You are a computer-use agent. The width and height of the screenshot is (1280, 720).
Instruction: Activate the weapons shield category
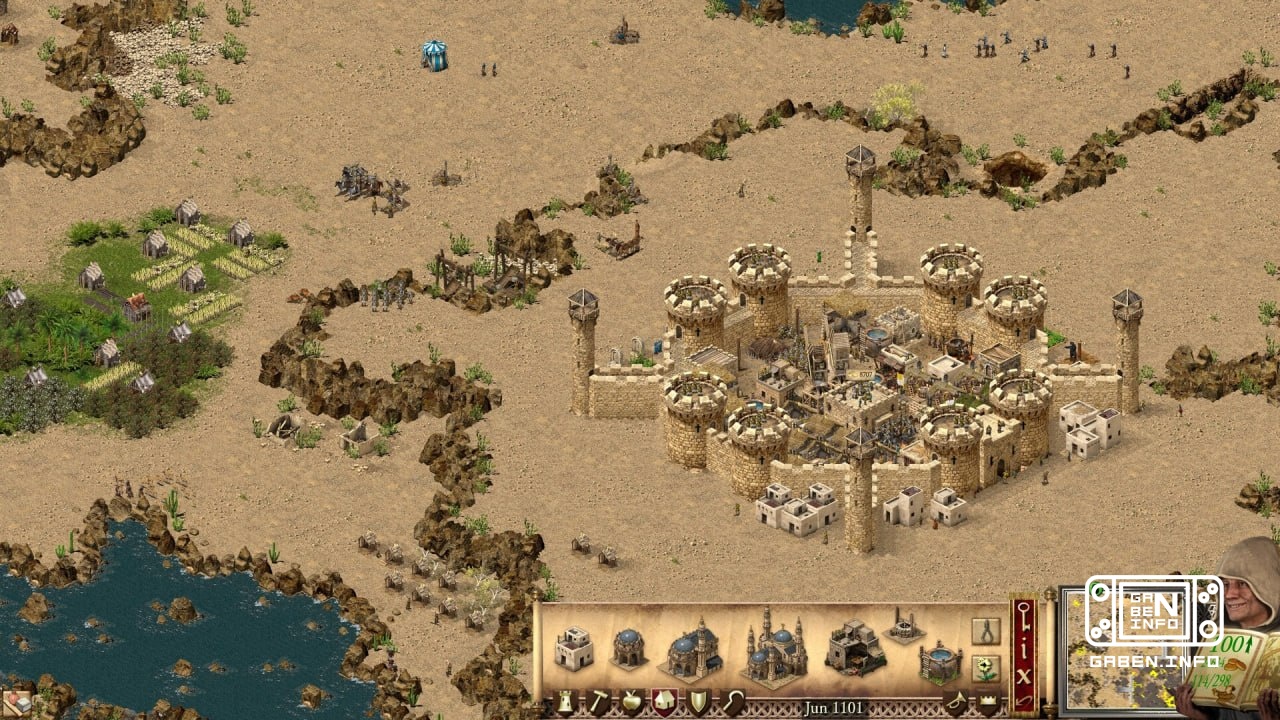[698, 699]
